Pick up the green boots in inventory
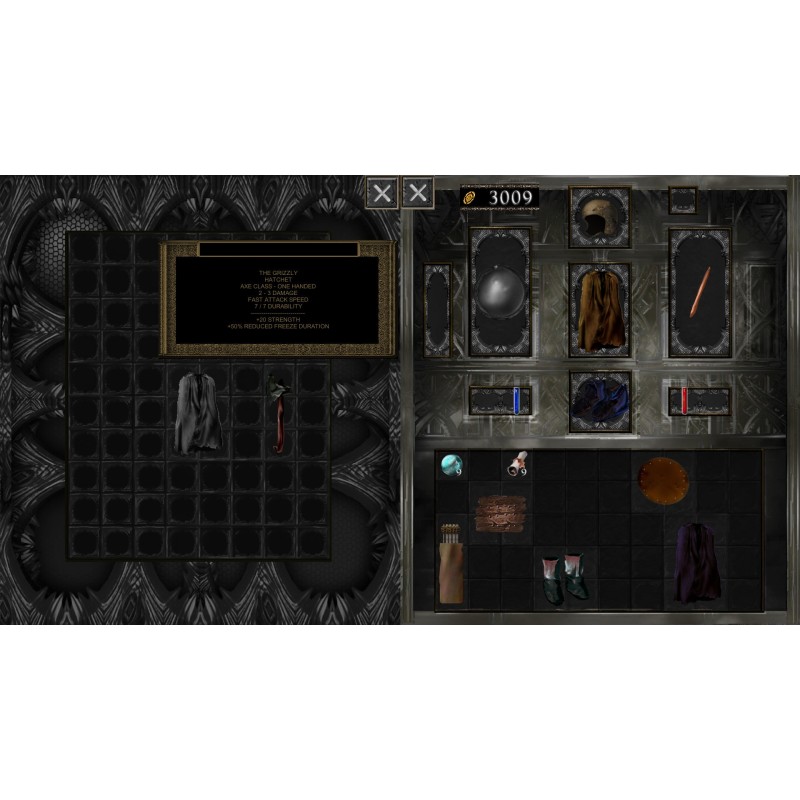 [560, 577]
